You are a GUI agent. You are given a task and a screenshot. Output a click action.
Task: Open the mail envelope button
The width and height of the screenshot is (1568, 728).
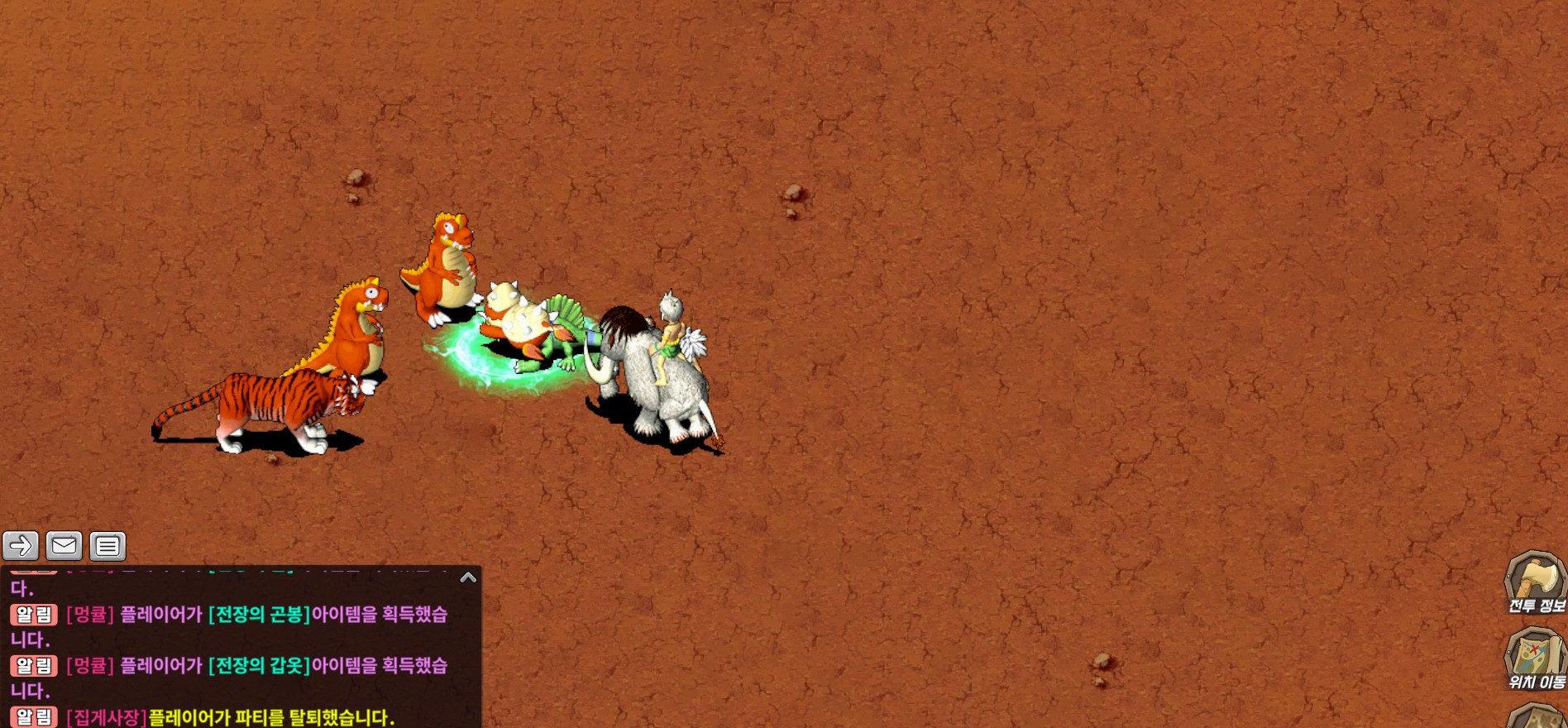click(x=64, y=546)
